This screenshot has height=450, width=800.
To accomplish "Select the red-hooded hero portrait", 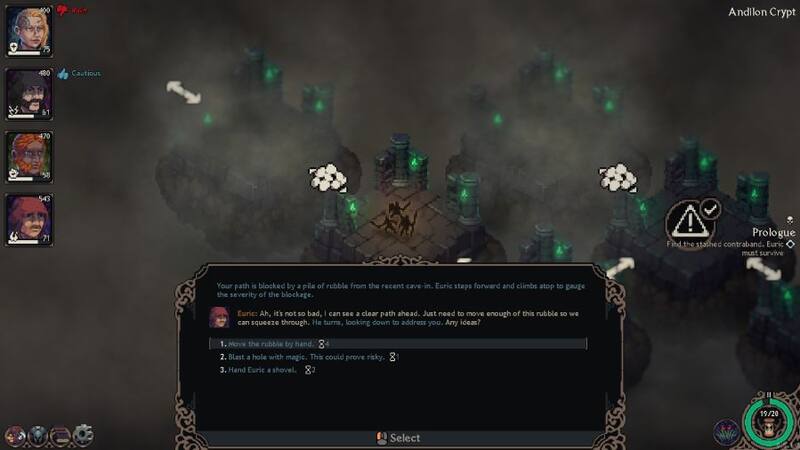I will click(x=25, y=220).
